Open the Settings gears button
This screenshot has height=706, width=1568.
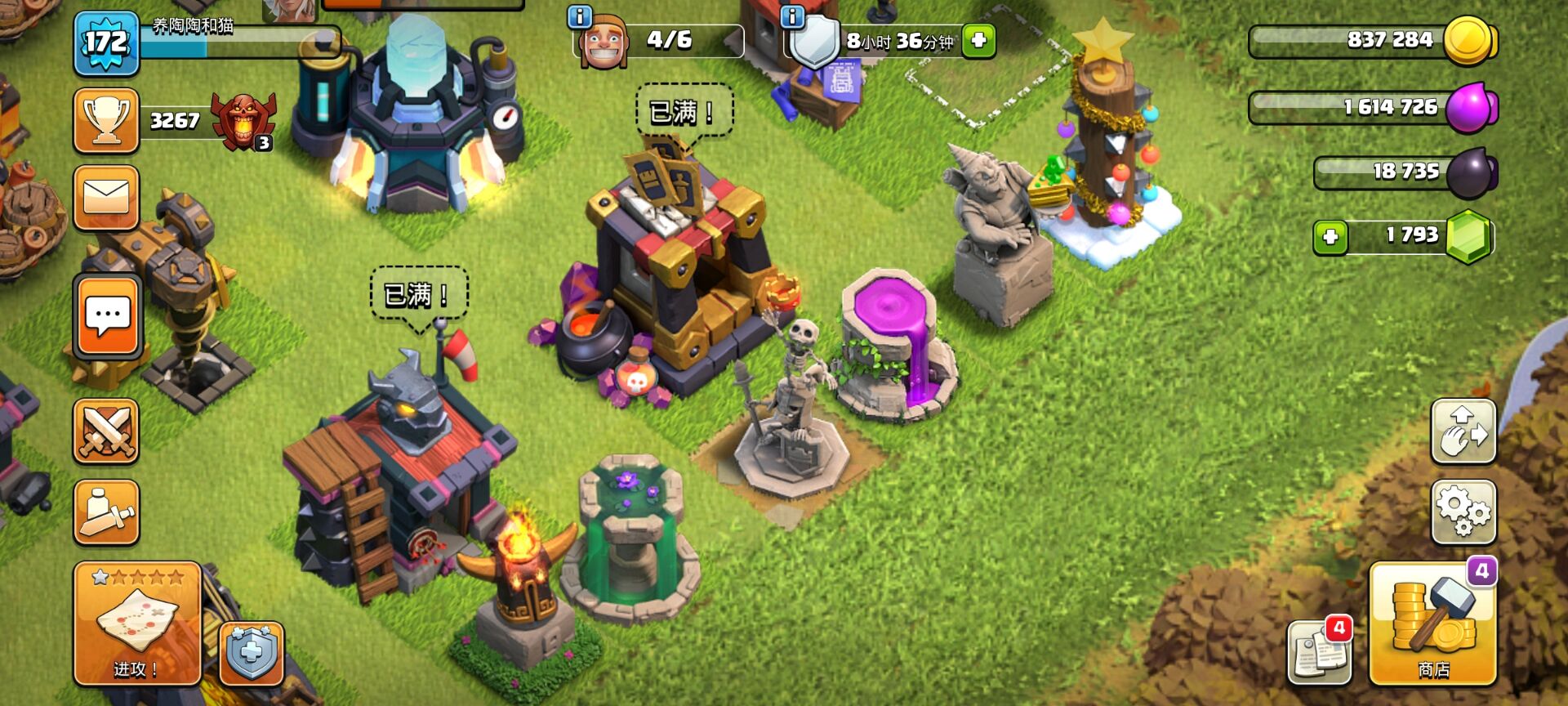[x=1463, y=512]
